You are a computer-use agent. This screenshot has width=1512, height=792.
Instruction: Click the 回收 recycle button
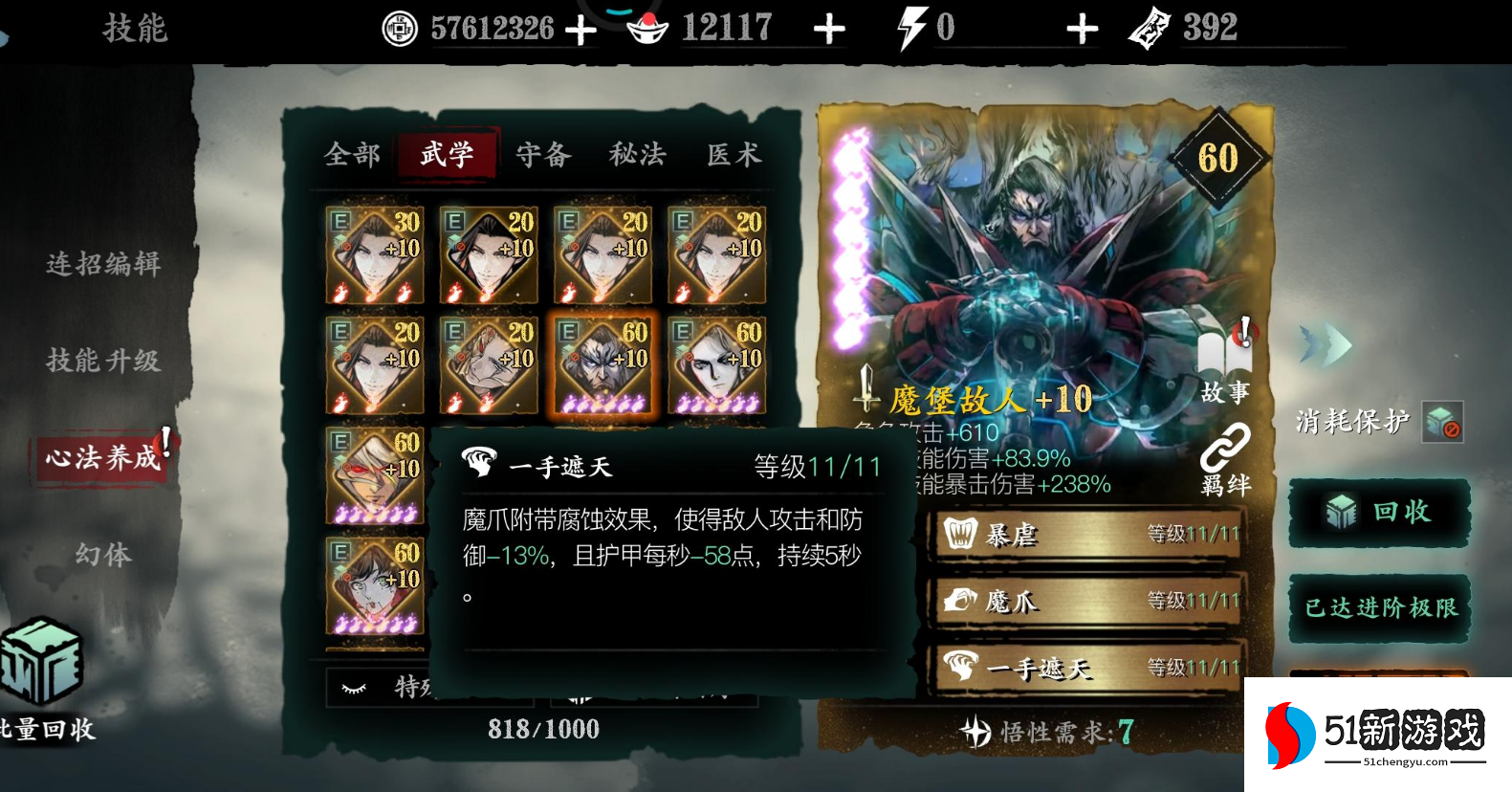click(1379, 513)
